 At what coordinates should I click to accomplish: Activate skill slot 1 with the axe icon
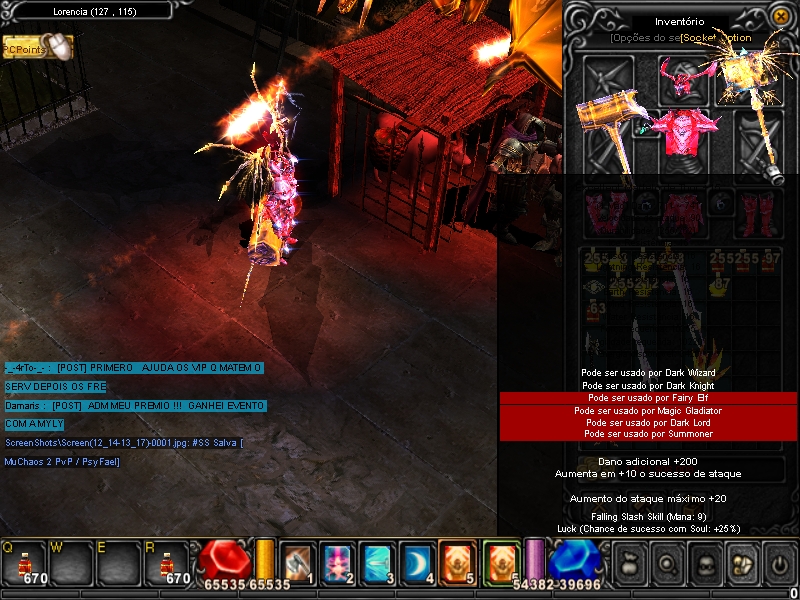tap(298, 563)
